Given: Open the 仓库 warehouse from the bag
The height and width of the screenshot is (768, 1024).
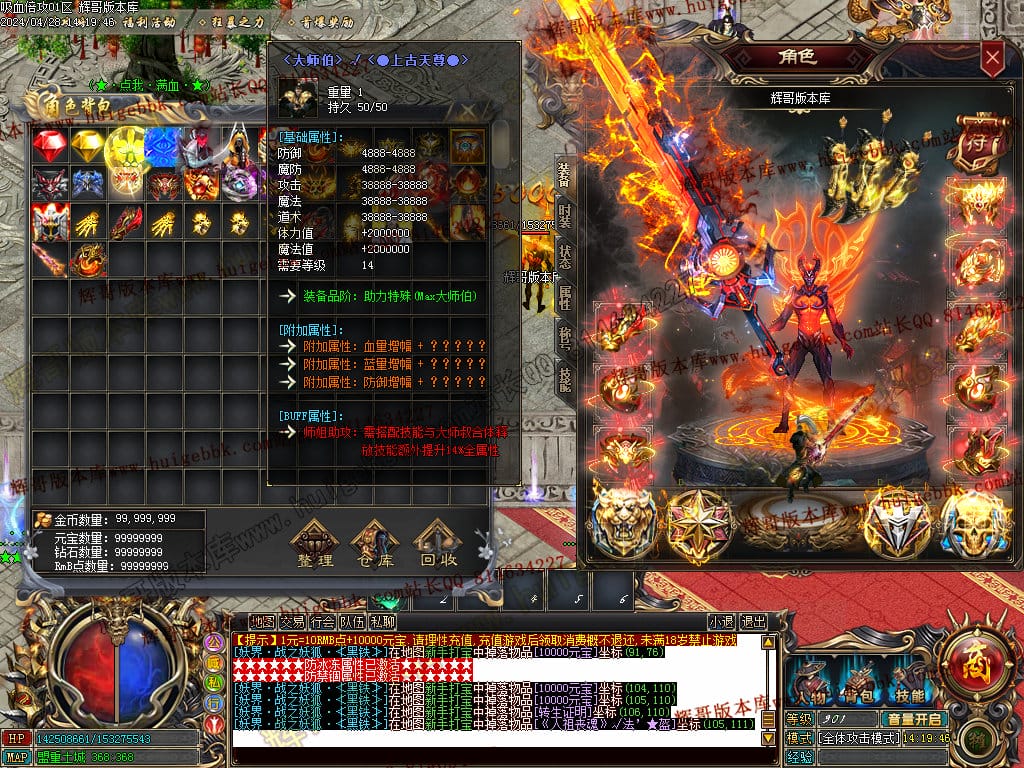Looking at the screenshot, I should 377,547.
